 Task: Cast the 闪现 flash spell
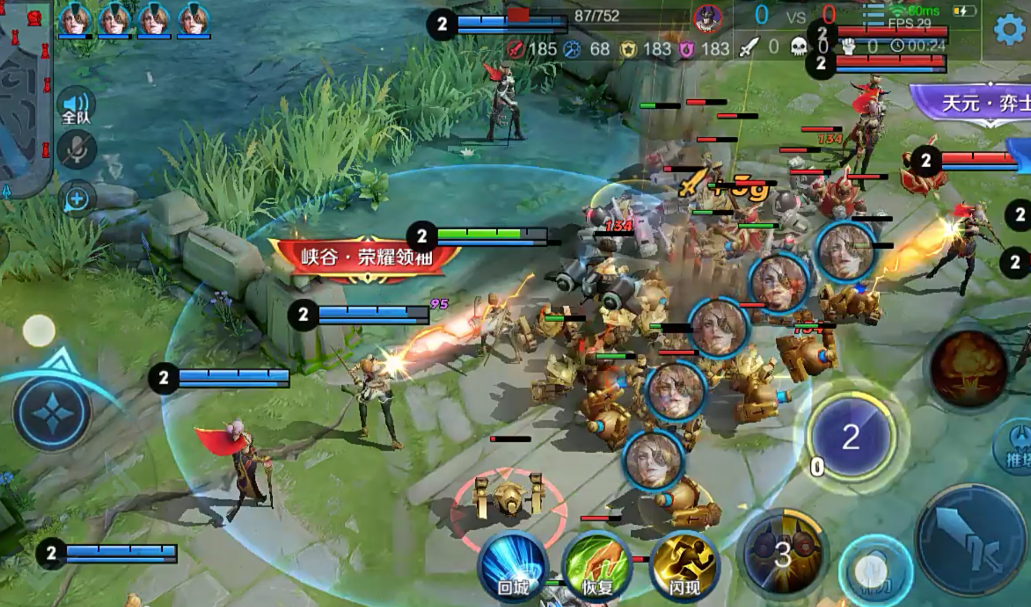[x=684, y=567]
